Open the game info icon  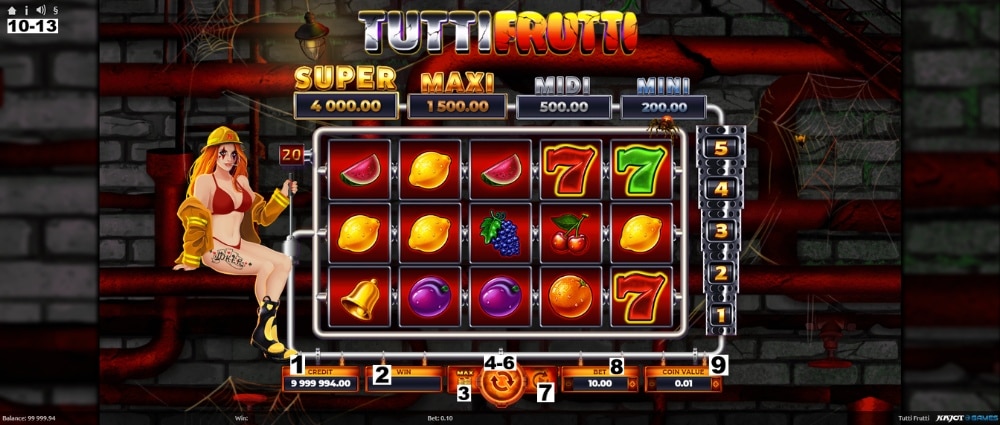point(26,10)
